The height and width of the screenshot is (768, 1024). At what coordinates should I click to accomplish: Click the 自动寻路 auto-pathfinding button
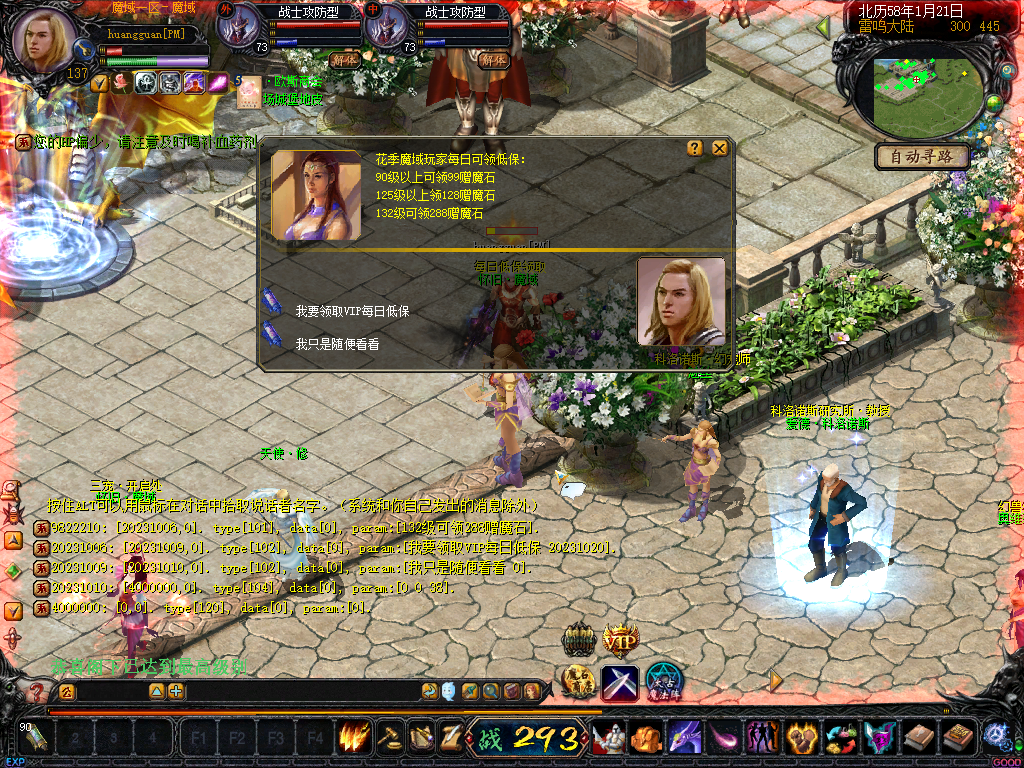[922, 156]
